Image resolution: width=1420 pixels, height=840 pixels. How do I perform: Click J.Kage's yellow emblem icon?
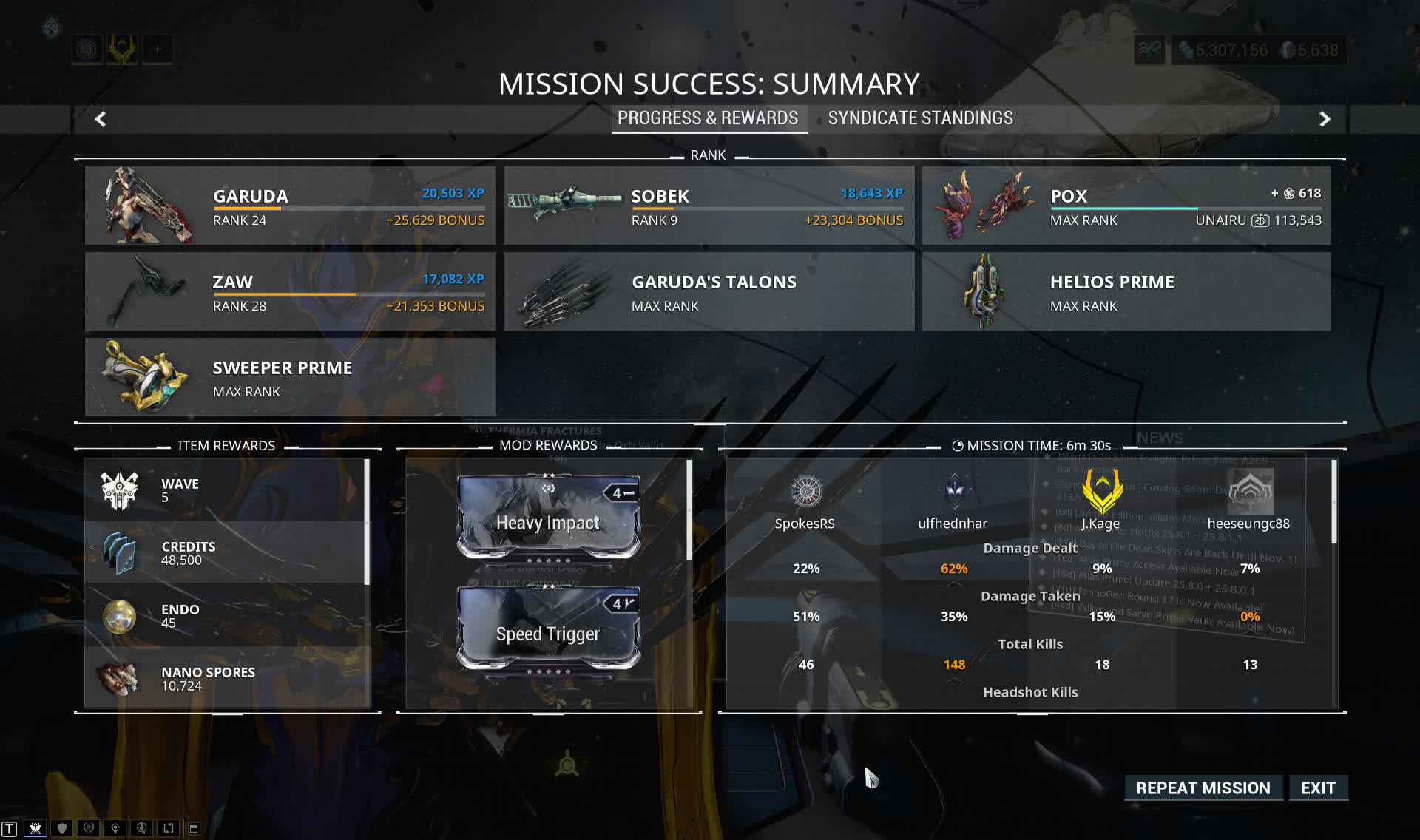click(1101, 491)
